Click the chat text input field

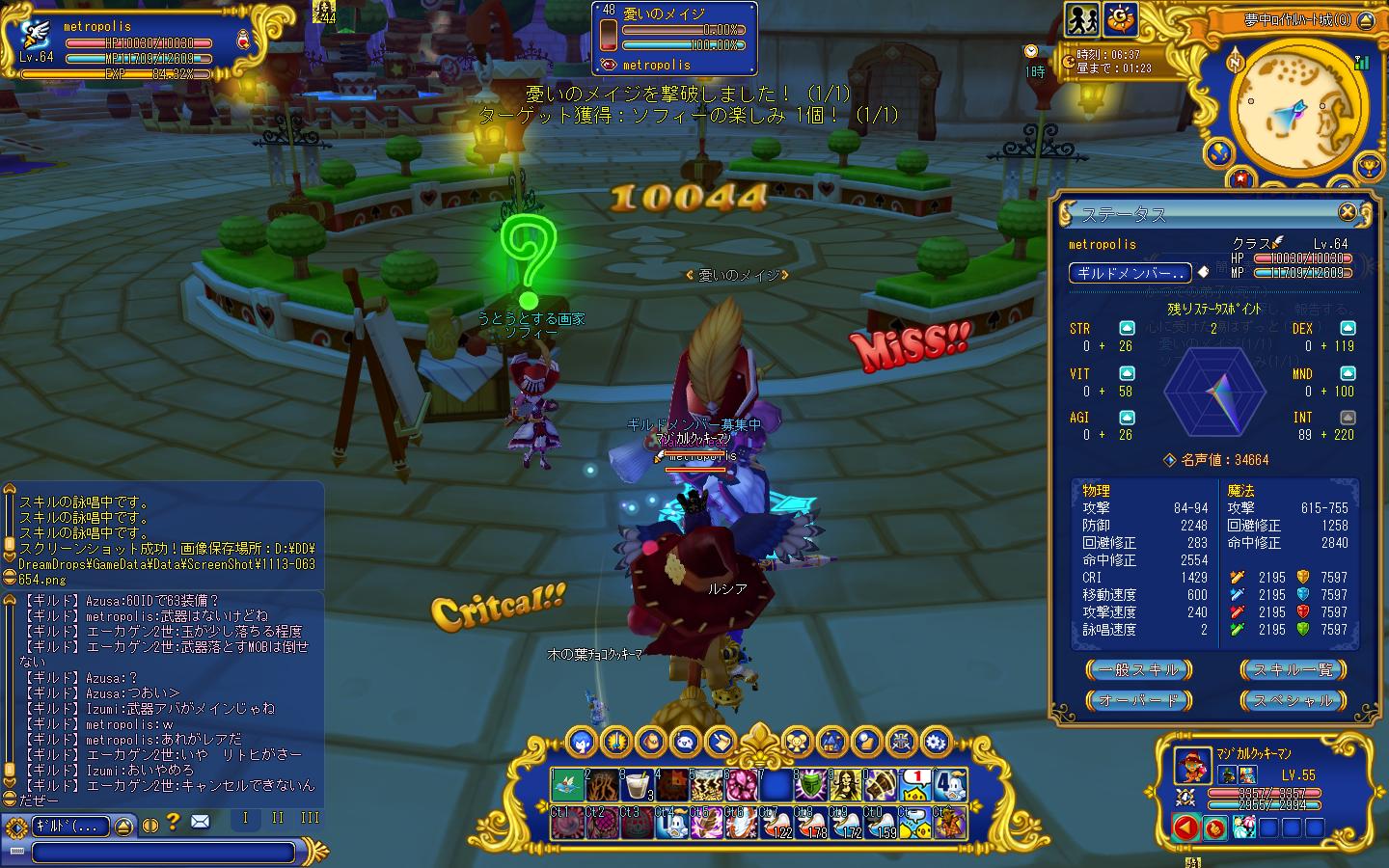(x=164, y=853)
